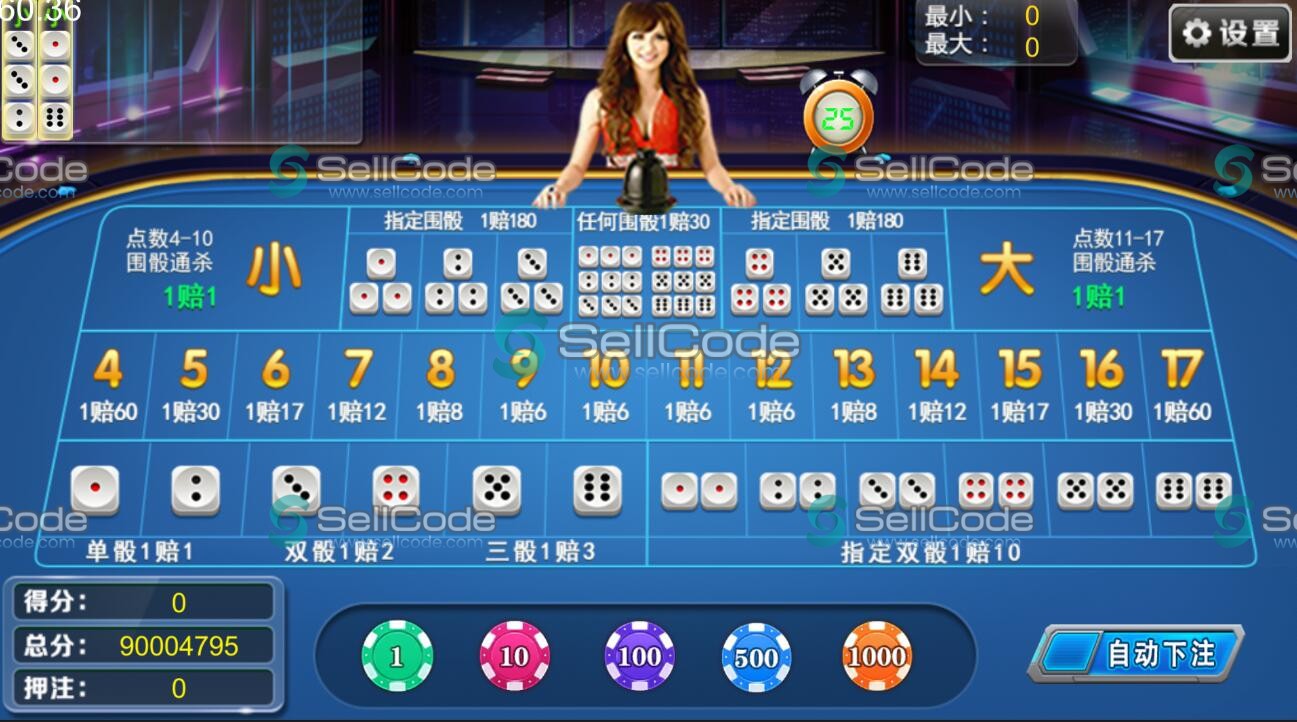Select the blue 500 chip

pyautogui.click(x=757, y=655)
